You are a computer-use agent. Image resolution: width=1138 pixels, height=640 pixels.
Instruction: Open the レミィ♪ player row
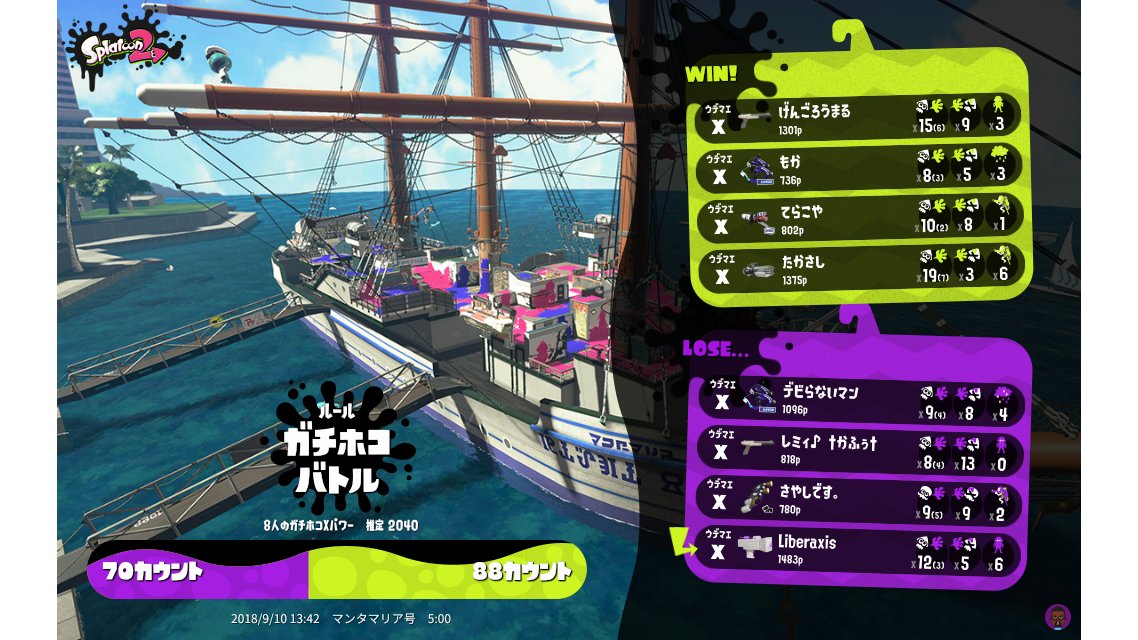coord(858,449)
